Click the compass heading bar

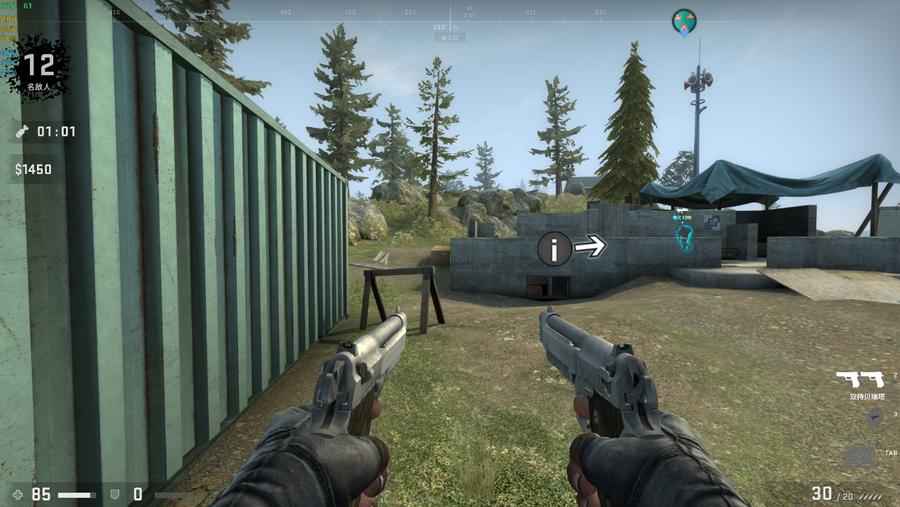(x=450, y=14)
